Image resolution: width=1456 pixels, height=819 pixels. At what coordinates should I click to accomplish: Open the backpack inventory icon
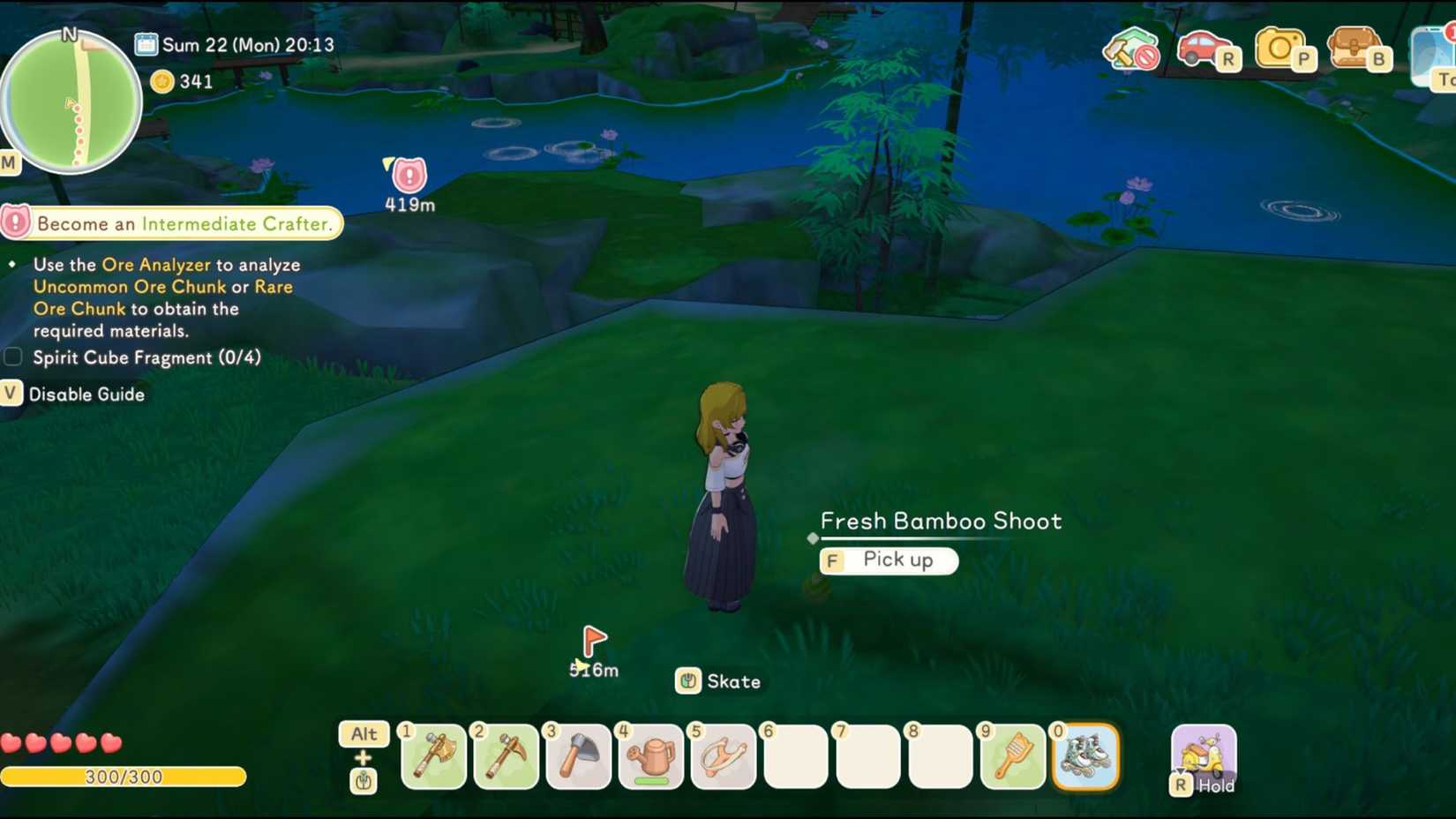[1355, 50]
